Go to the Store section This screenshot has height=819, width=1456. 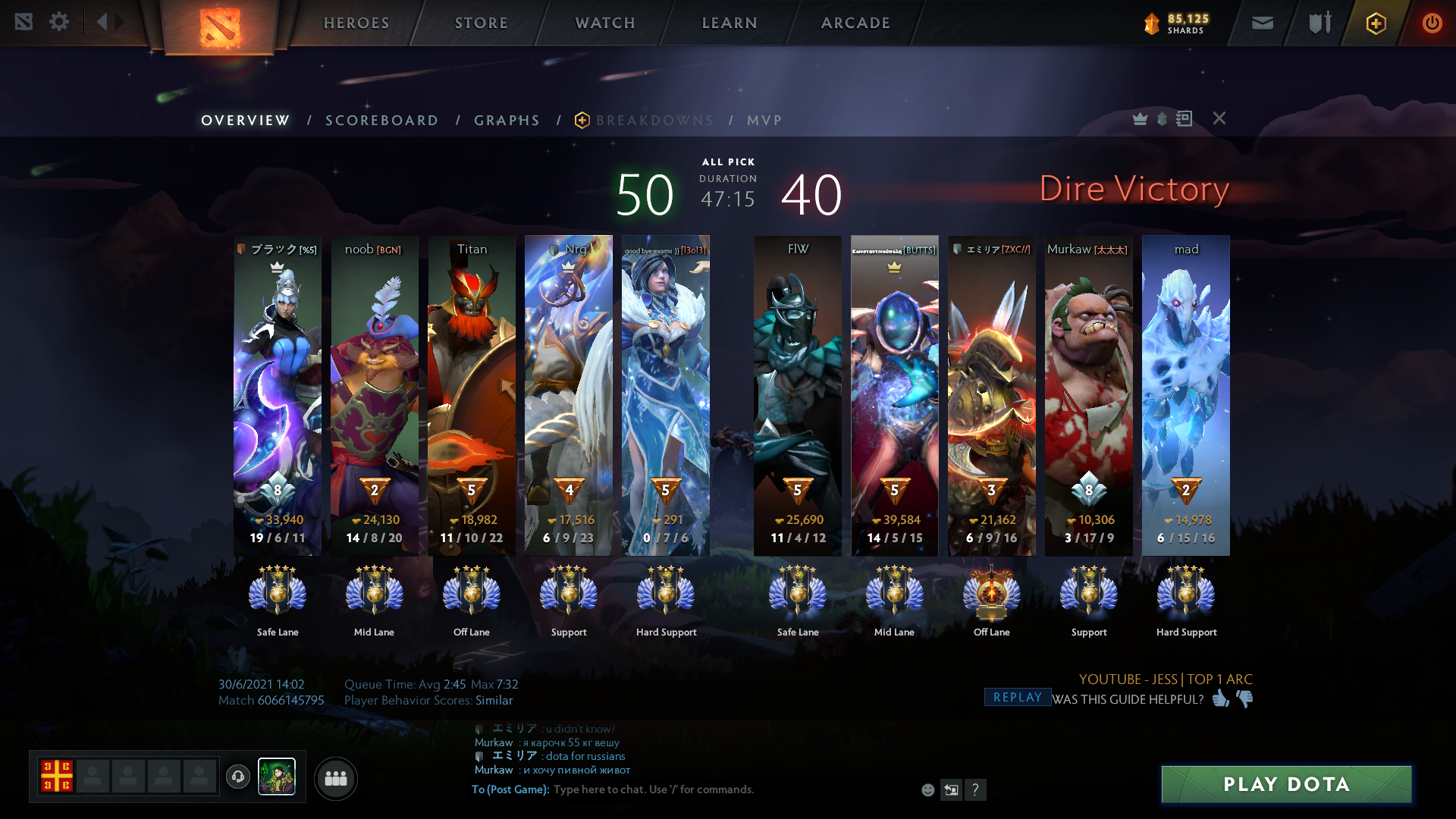pyautogui.click(x=482, y=23)
